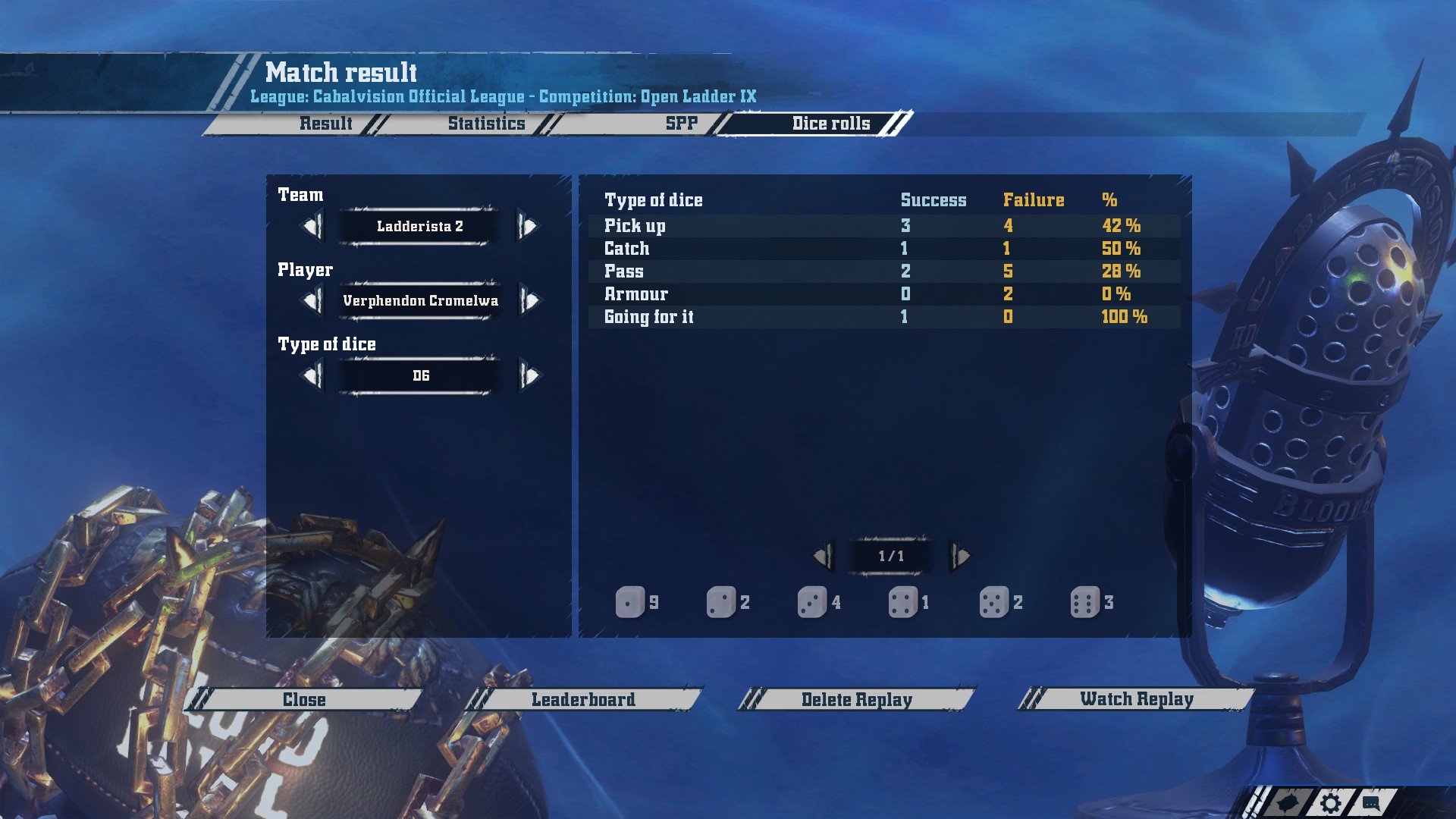Go to previous page of dice rolls

[823, 557]
